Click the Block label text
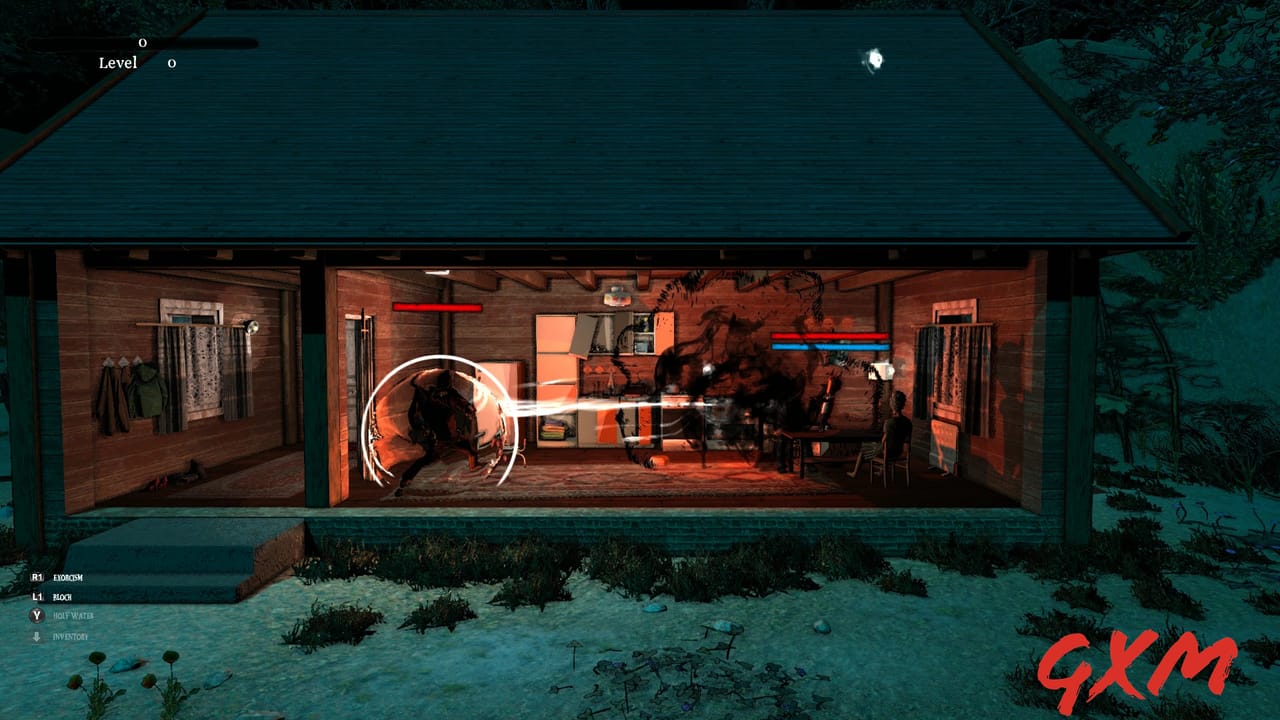1280x720 pixels. [63, 597]
